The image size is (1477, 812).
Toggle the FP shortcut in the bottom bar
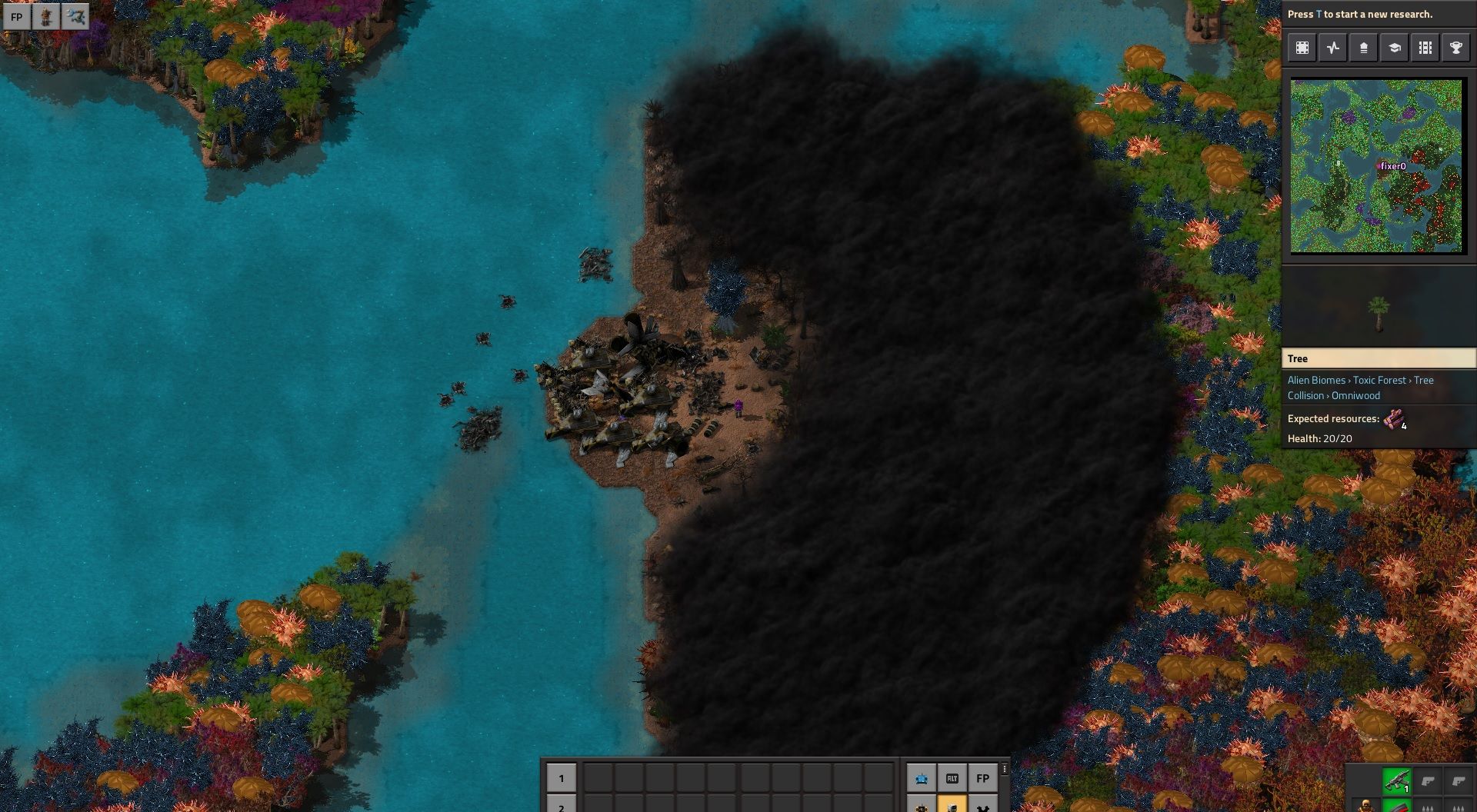(983, 778)
